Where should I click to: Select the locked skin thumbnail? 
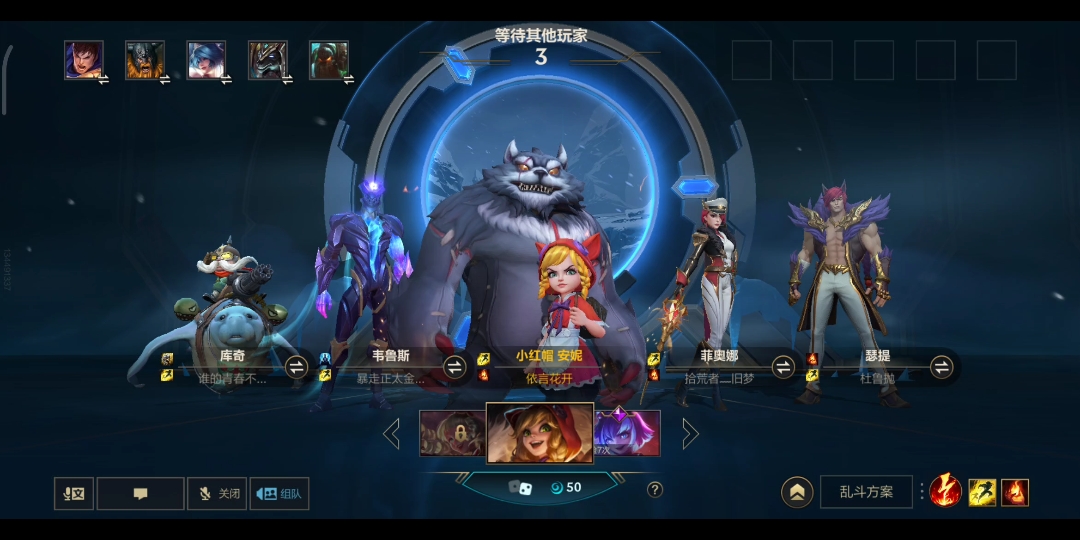pos(452,433)
